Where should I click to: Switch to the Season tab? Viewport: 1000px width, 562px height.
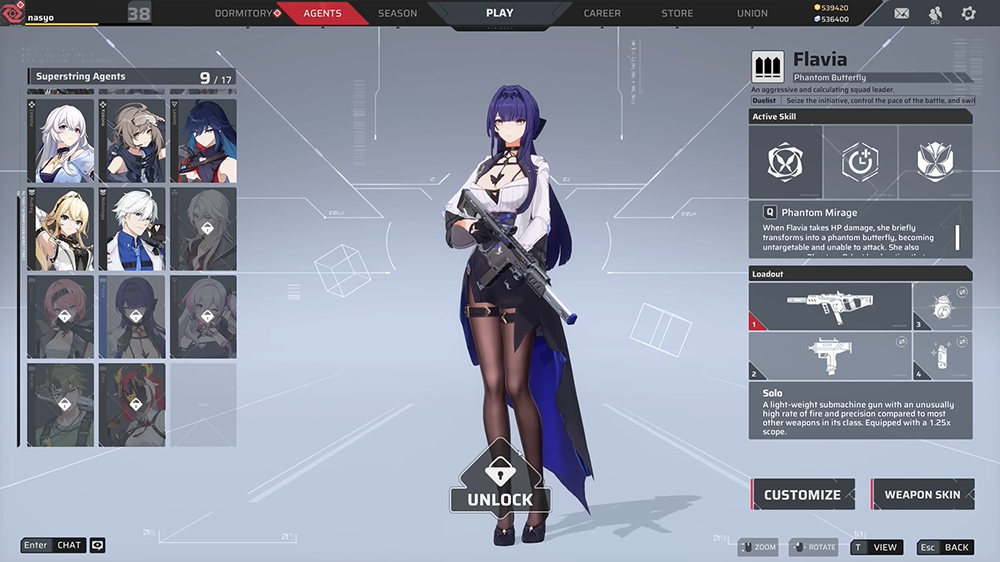coord(397,13)
